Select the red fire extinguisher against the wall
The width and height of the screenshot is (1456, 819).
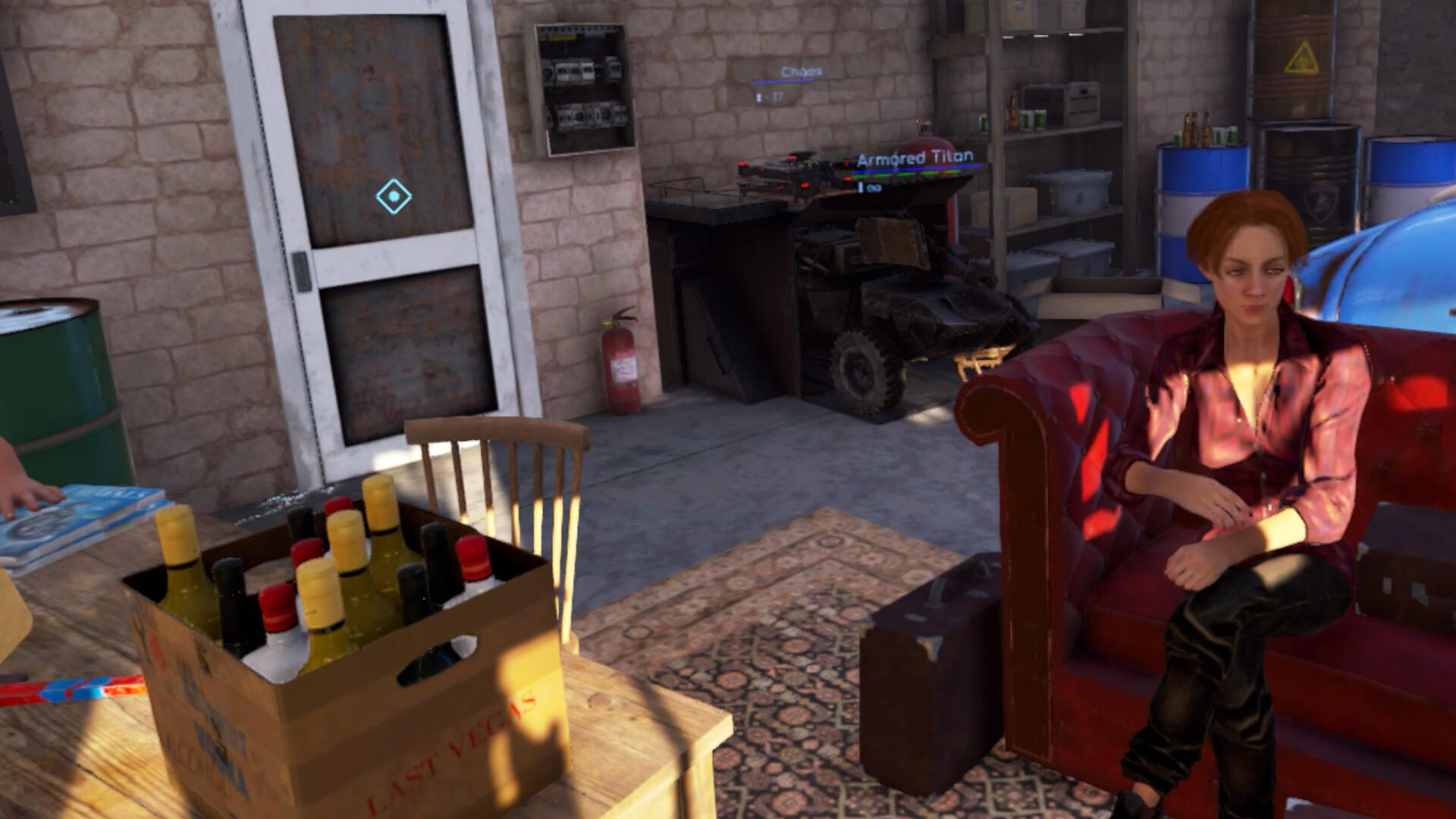[620, 364]
